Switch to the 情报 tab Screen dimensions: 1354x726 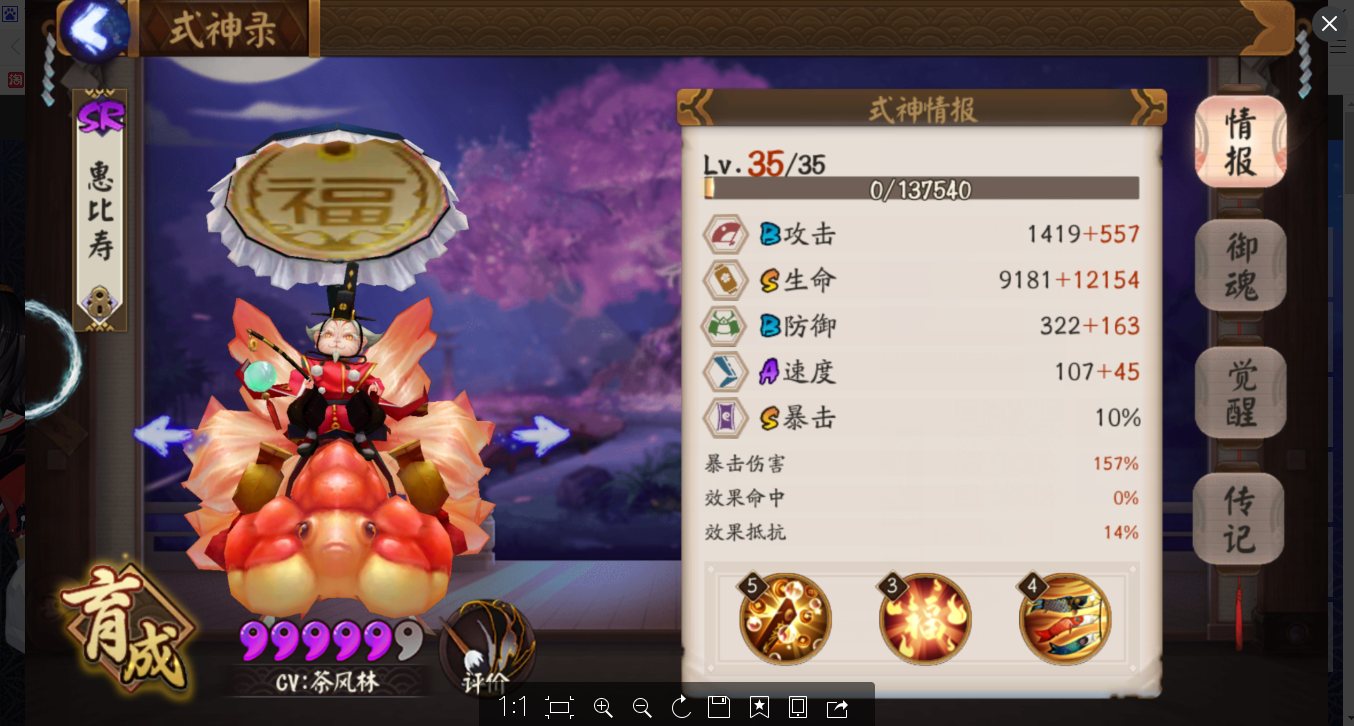click(1240, 142)
